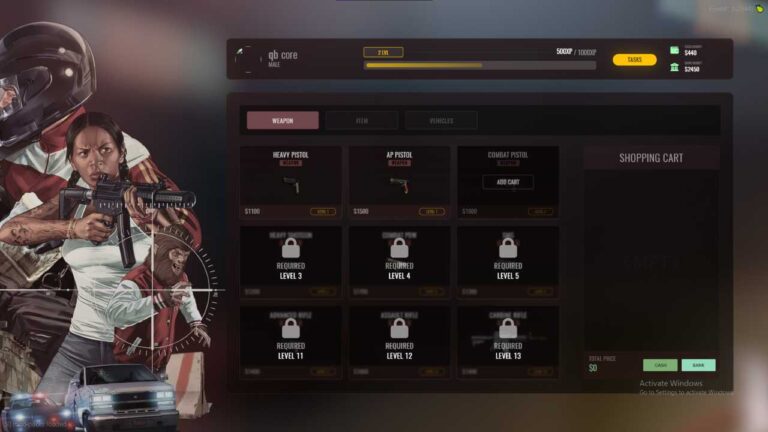The height and width of the screenshot is (432, 768).
Task: Switch to the Weapon tab
Action: click(x=283, y=120)
